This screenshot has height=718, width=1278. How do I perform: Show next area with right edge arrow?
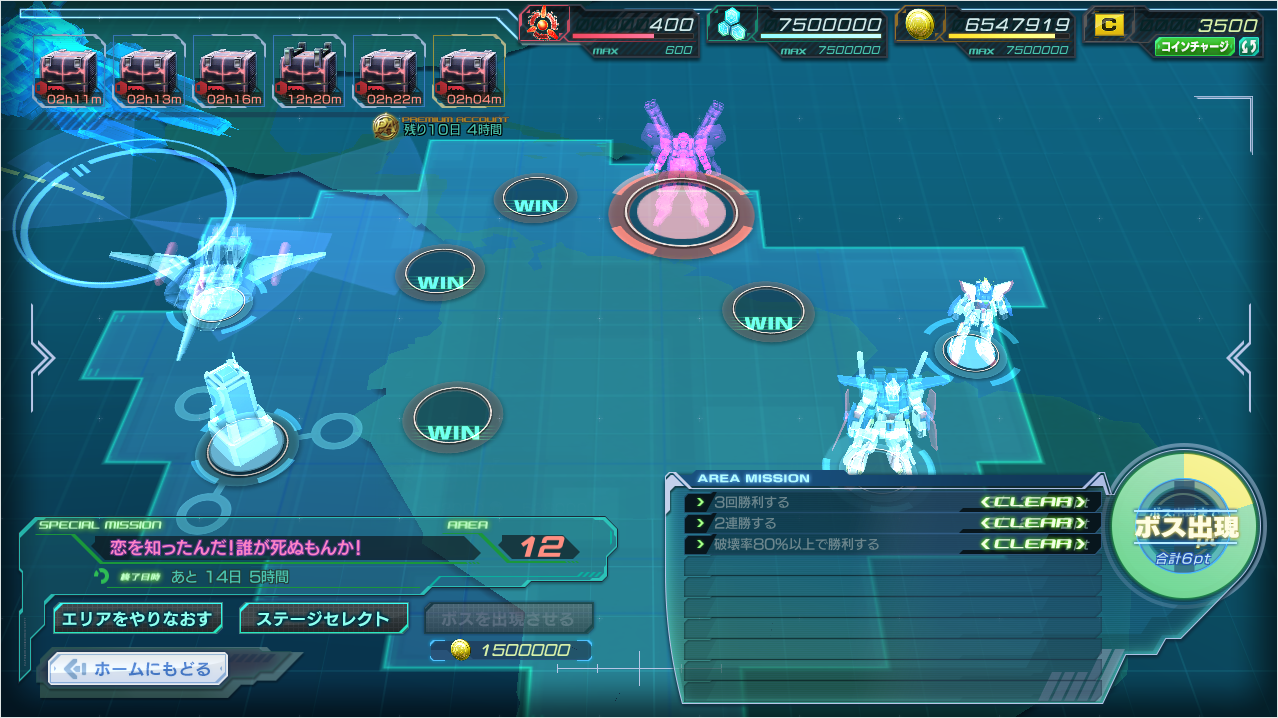pos(1240,357)
